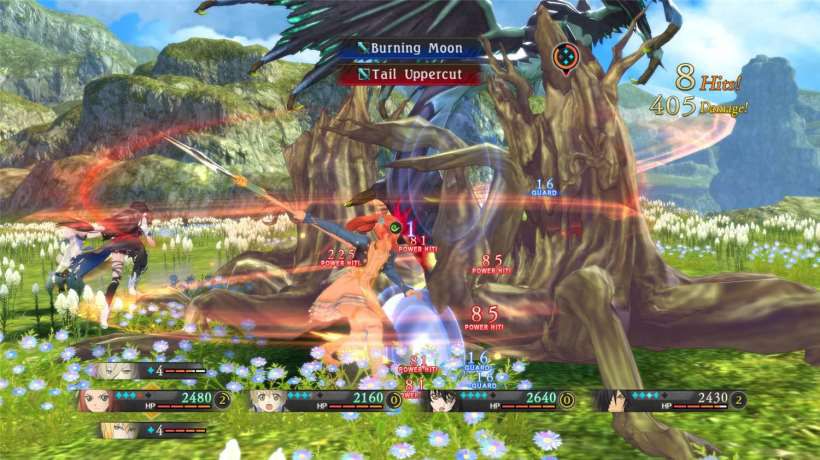The image size is (820, 460).
Task: Select the Tail Uppercut arte banner
Action: pyautogui.click(x=411, y=73)
